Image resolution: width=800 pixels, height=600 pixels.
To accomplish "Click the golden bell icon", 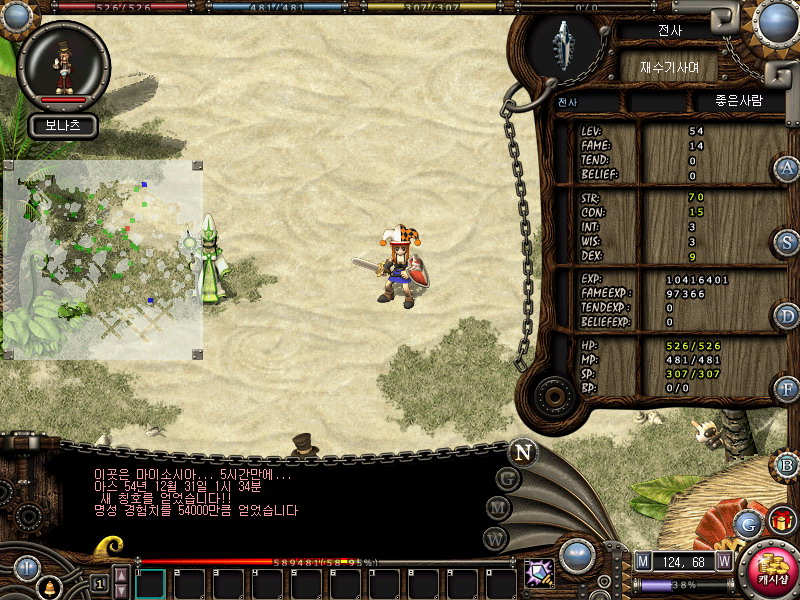I will [46, 588].
